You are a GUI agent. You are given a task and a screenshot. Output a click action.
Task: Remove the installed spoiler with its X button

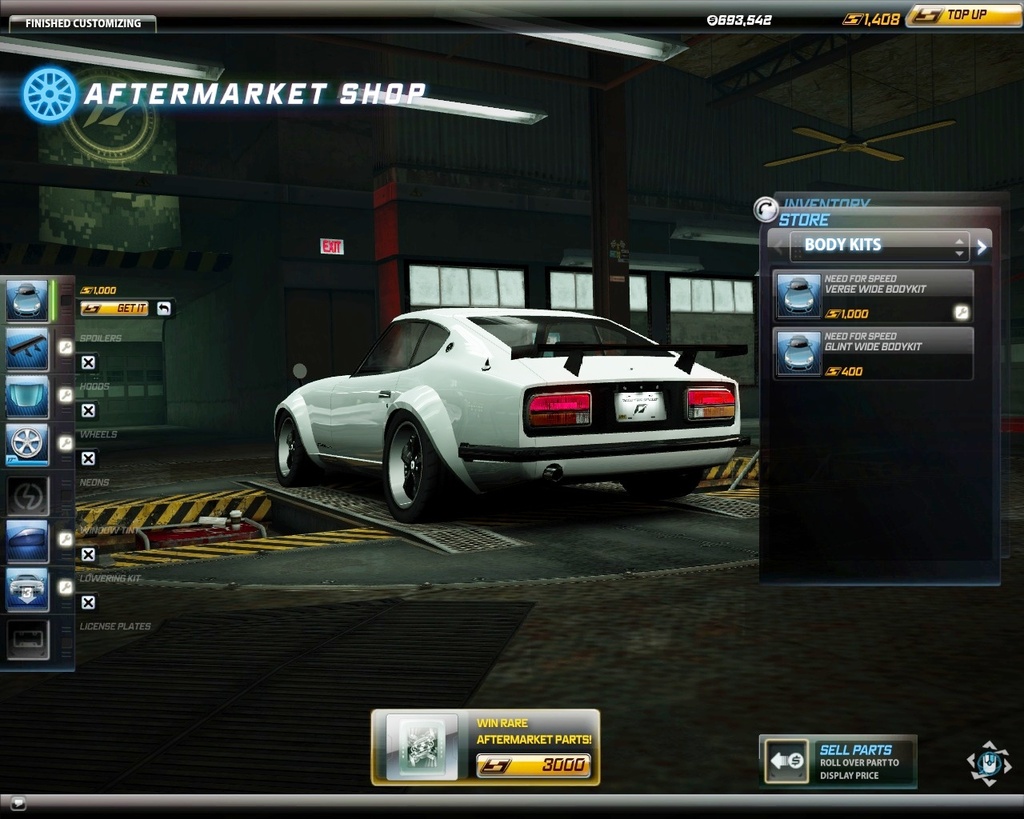(88, 363)
